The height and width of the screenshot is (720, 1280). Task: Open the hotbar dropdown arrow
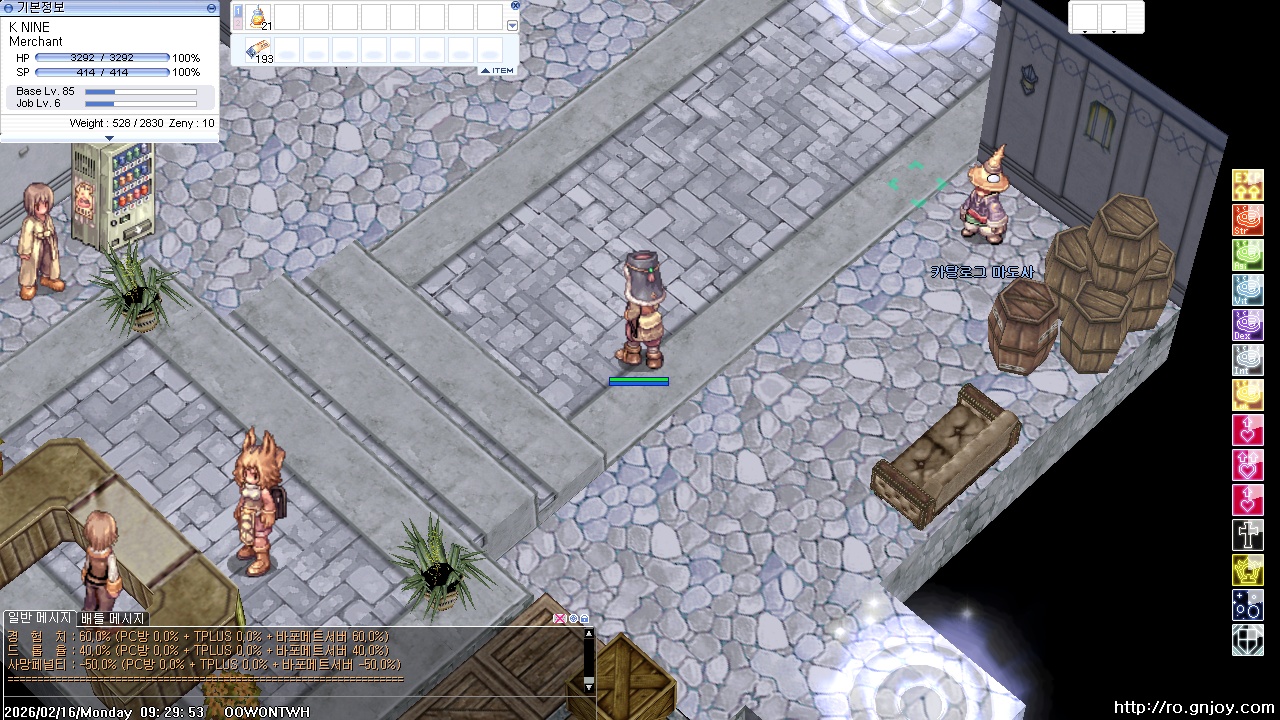click(x=513, y=26)
